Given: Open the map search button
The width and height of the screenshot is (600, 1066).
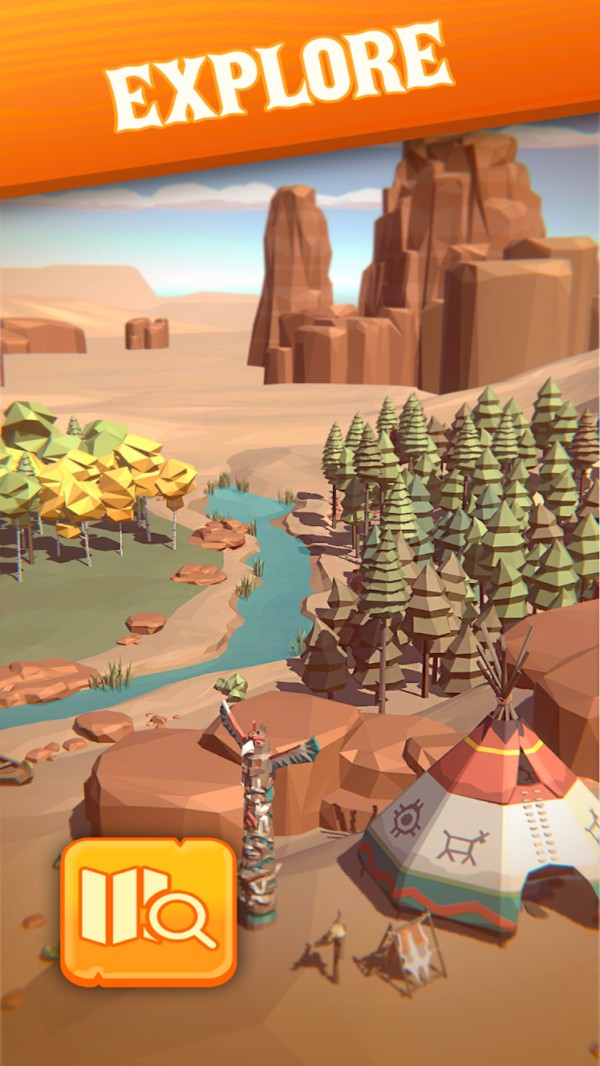Looking at the screenshot, I should point(148,910).
